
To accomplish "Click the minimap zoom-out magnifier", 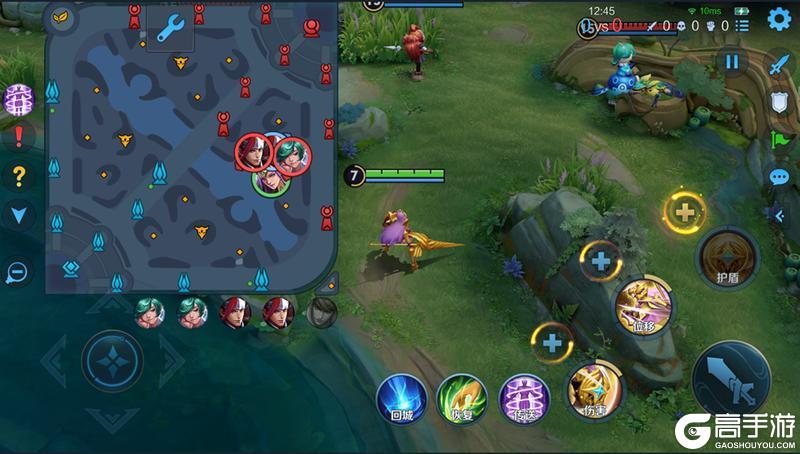I will (x=17, y=271).
